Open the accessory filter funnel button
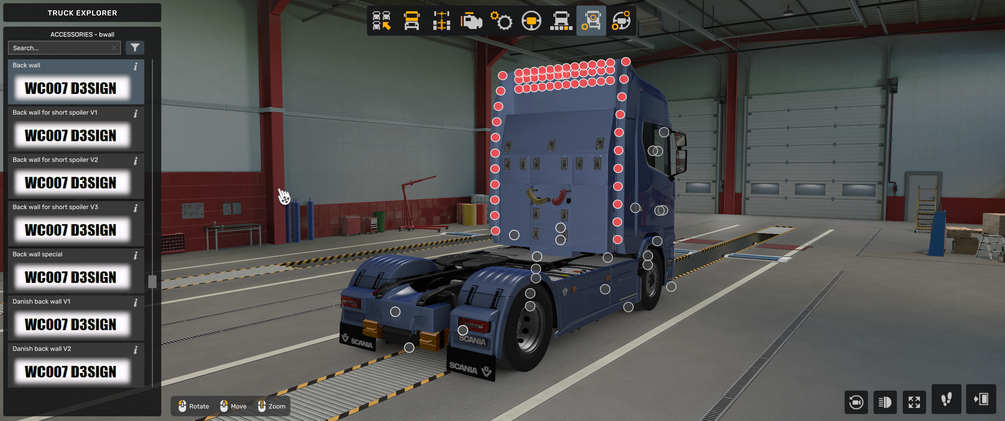 tap(135, 48)
